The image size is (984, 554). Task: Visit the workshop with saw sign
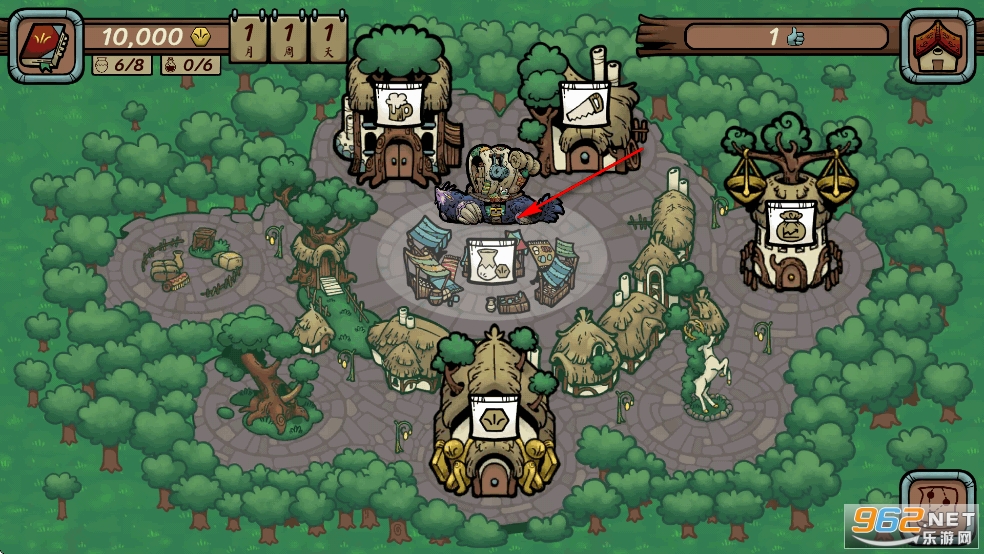point(584,104)
